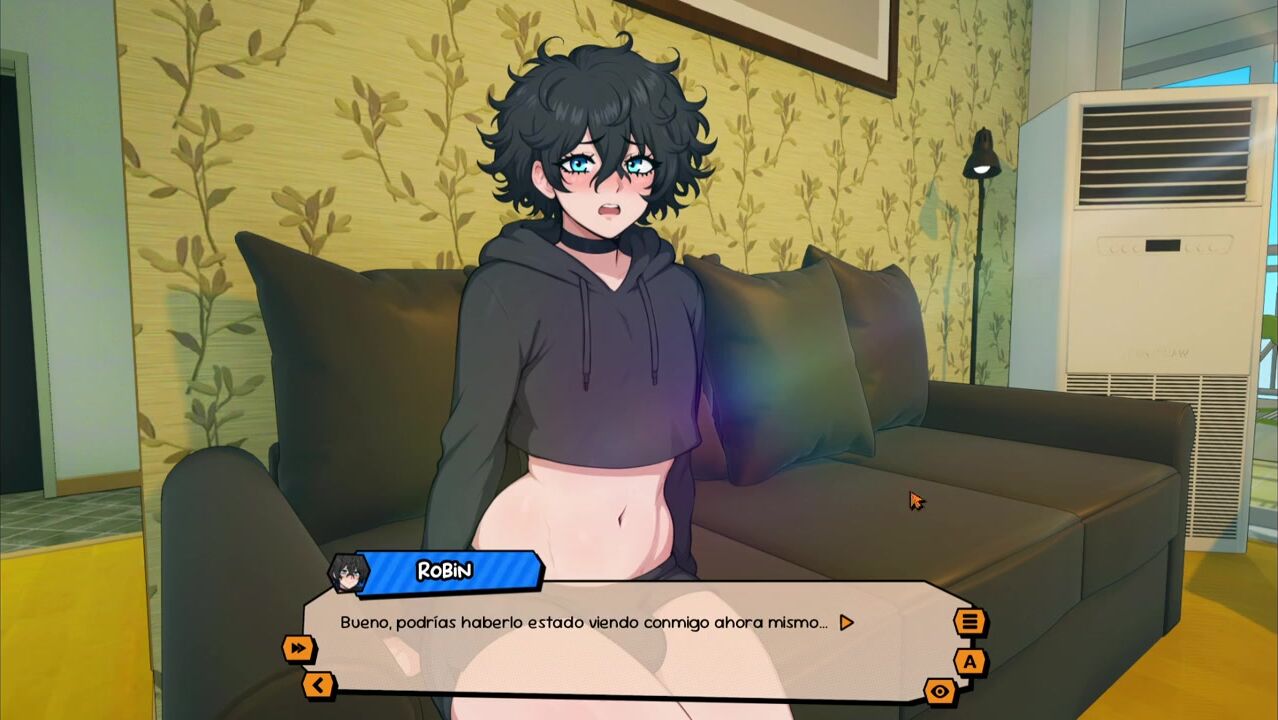The height and width of the screenshot is (720, 1278).
Task: Go back with the left arrow button
Action: point(318,685)
